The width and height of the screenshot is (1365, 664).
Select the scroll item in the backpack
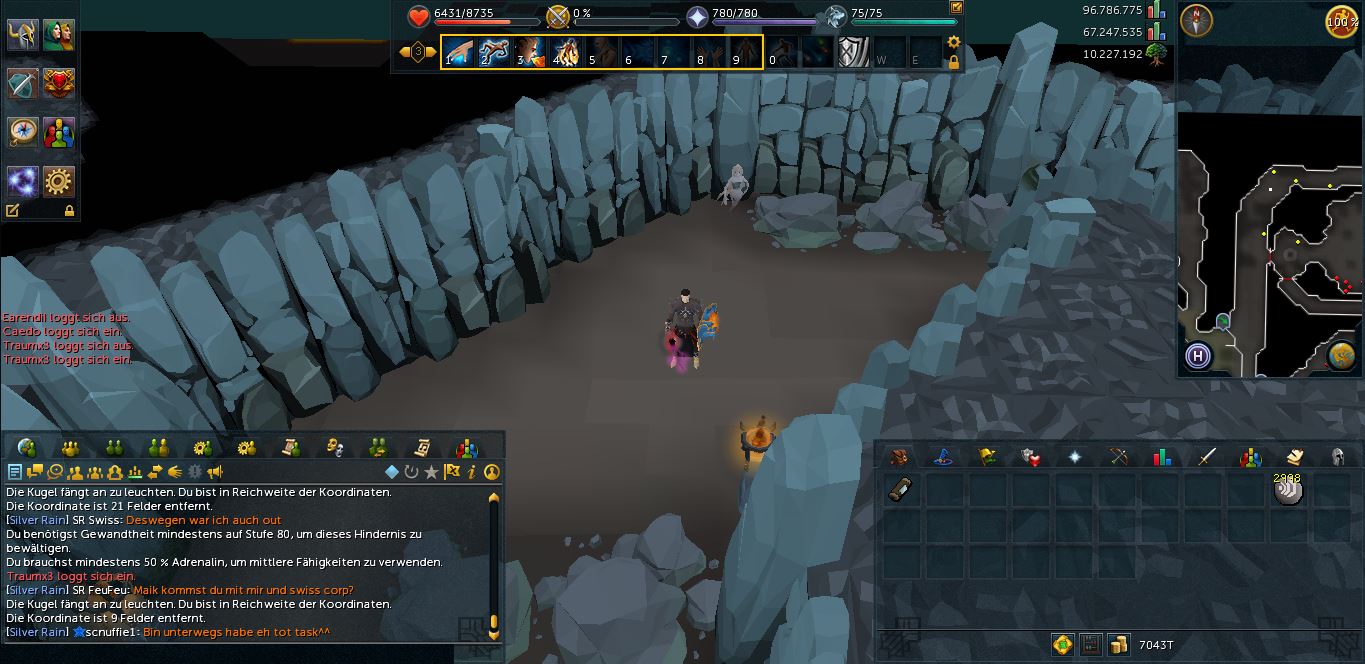pos(901,490)
